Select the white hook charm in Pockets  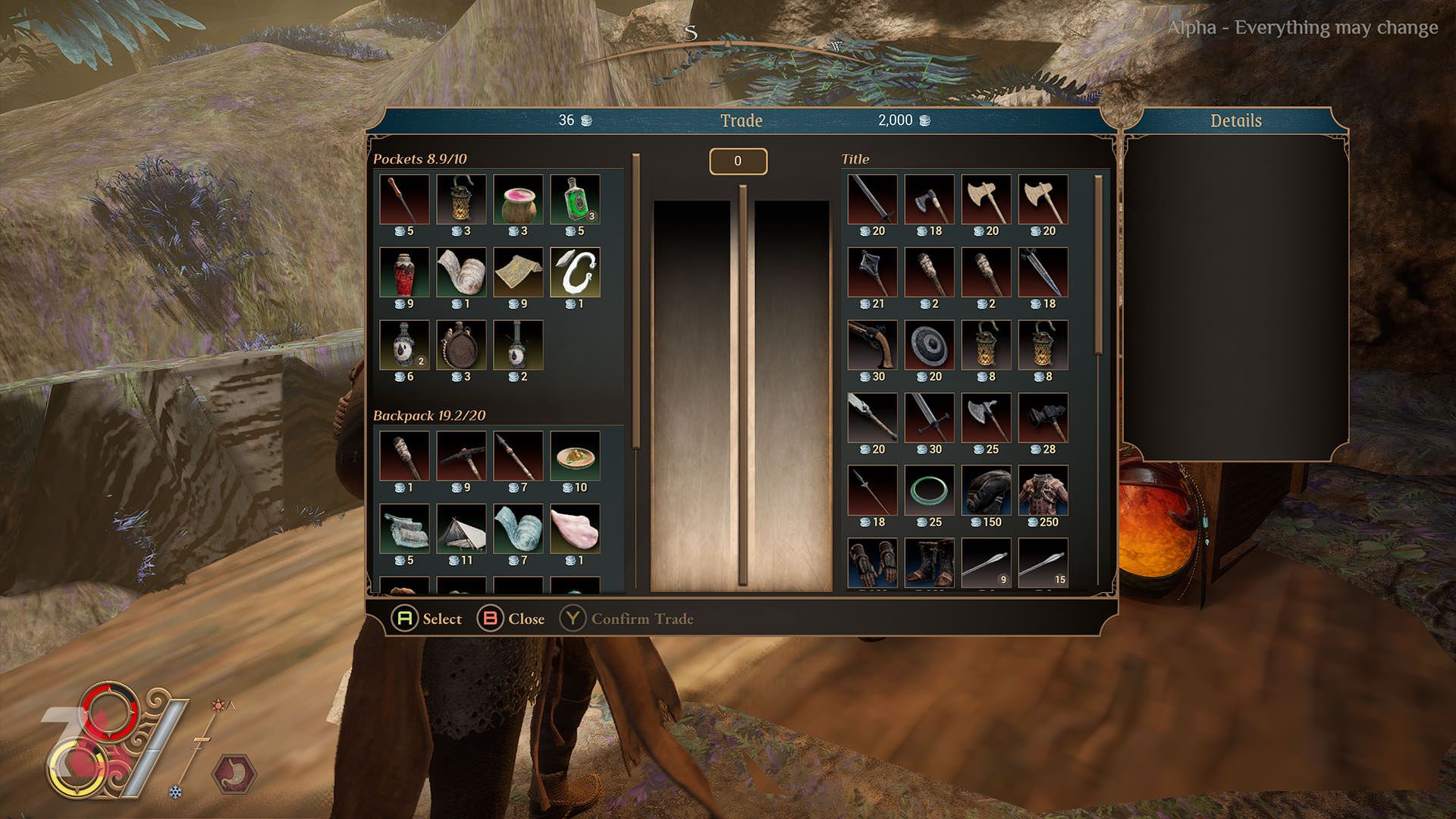[574, 273]
